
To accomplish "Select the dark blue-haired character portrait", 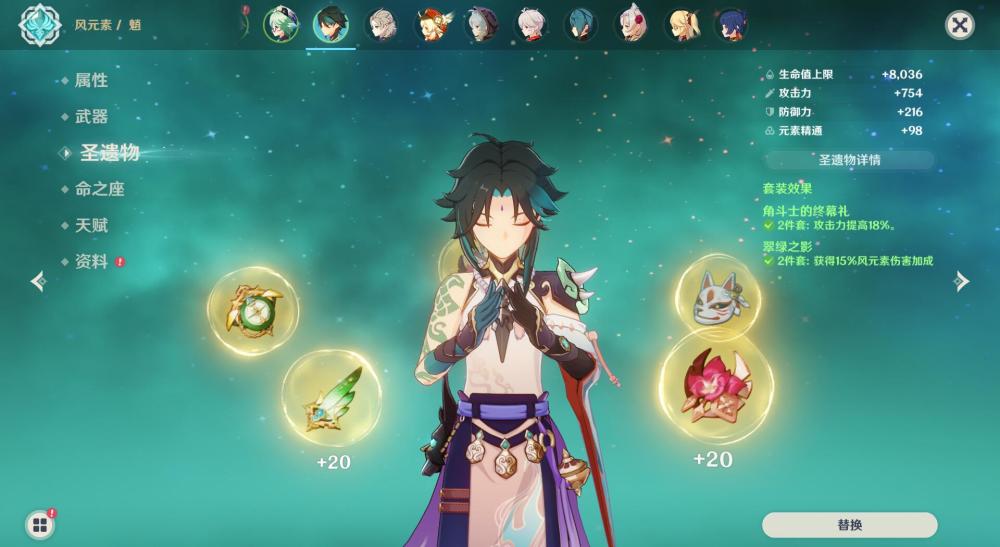I will [733, 24].
